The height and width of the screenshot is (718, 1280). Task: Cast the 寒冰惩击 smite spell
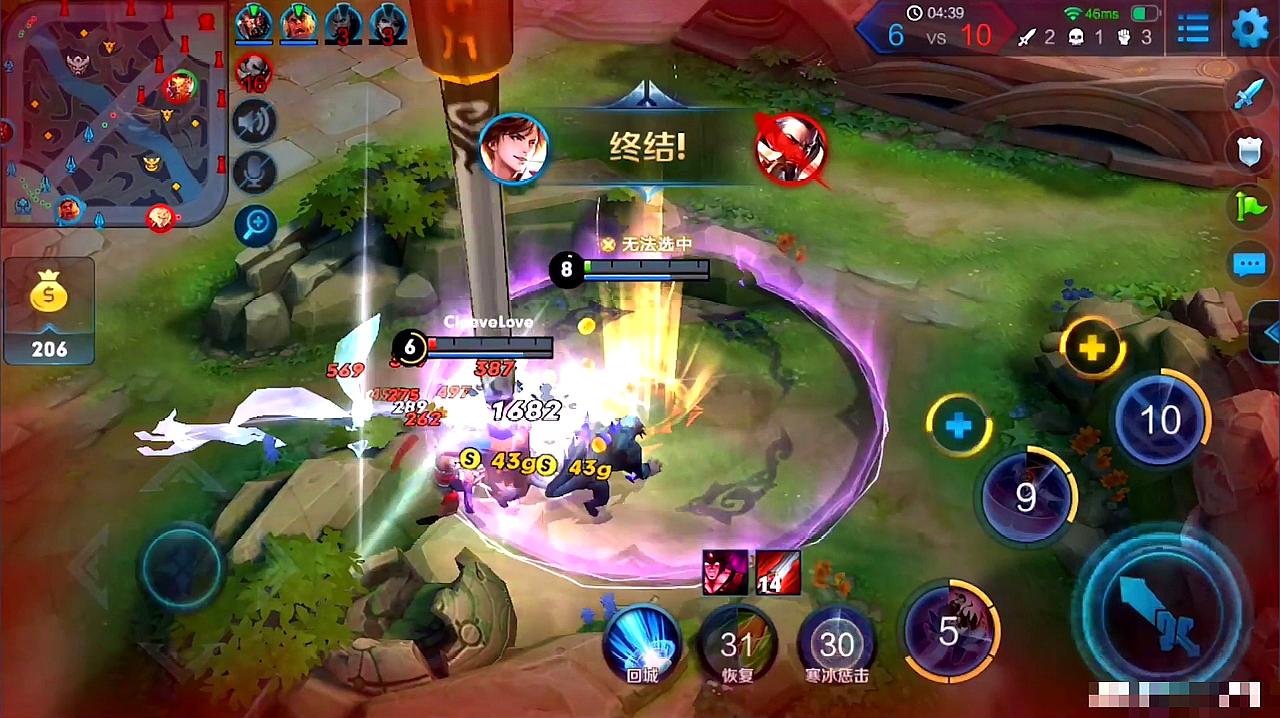(837, 643)
